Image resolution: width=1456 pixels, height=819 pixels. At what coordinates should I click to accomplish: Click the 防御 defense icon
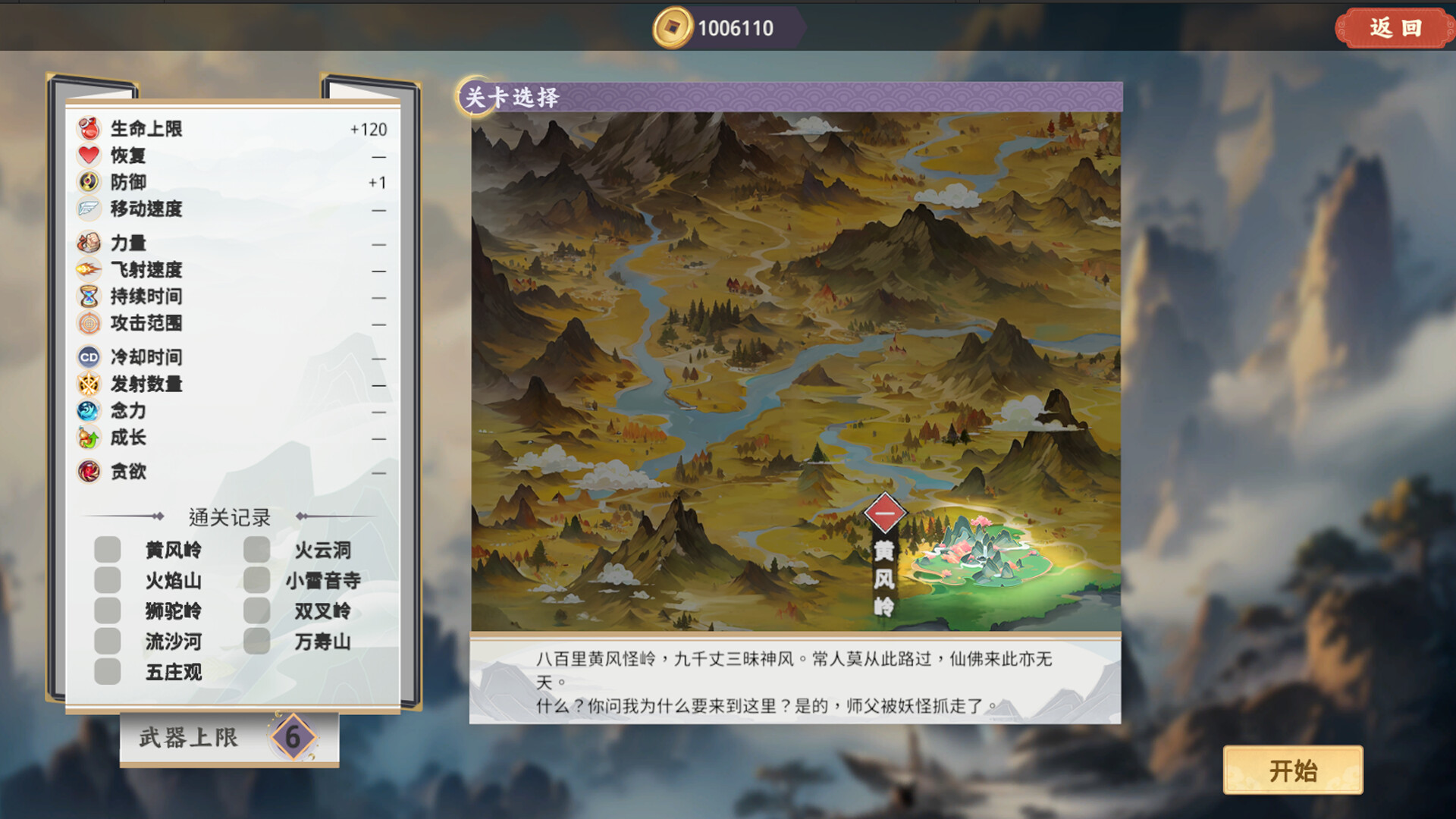point(88,182)
